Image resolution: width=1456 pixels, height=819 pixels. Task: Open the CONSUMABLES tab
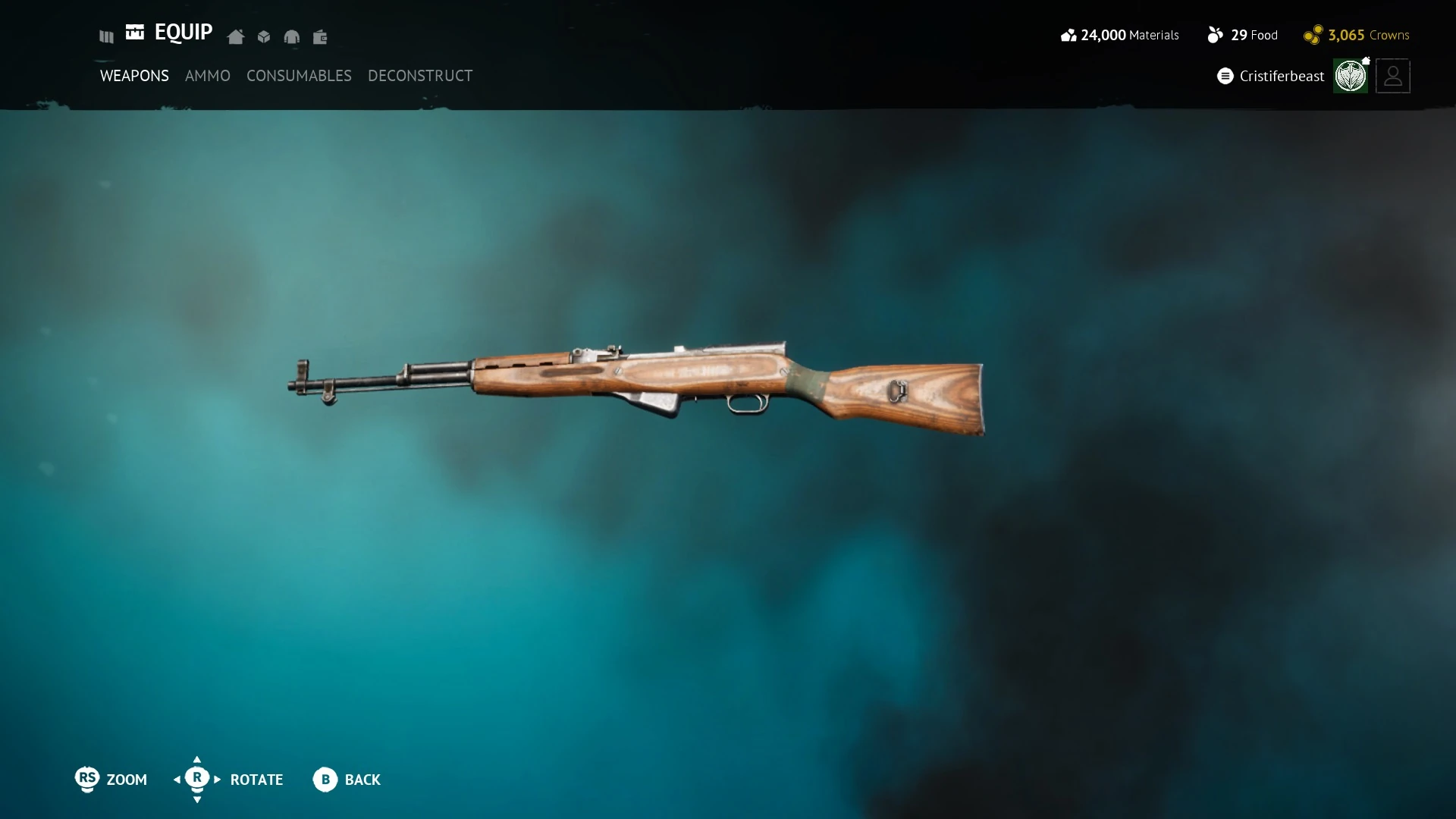coord(299,76)
